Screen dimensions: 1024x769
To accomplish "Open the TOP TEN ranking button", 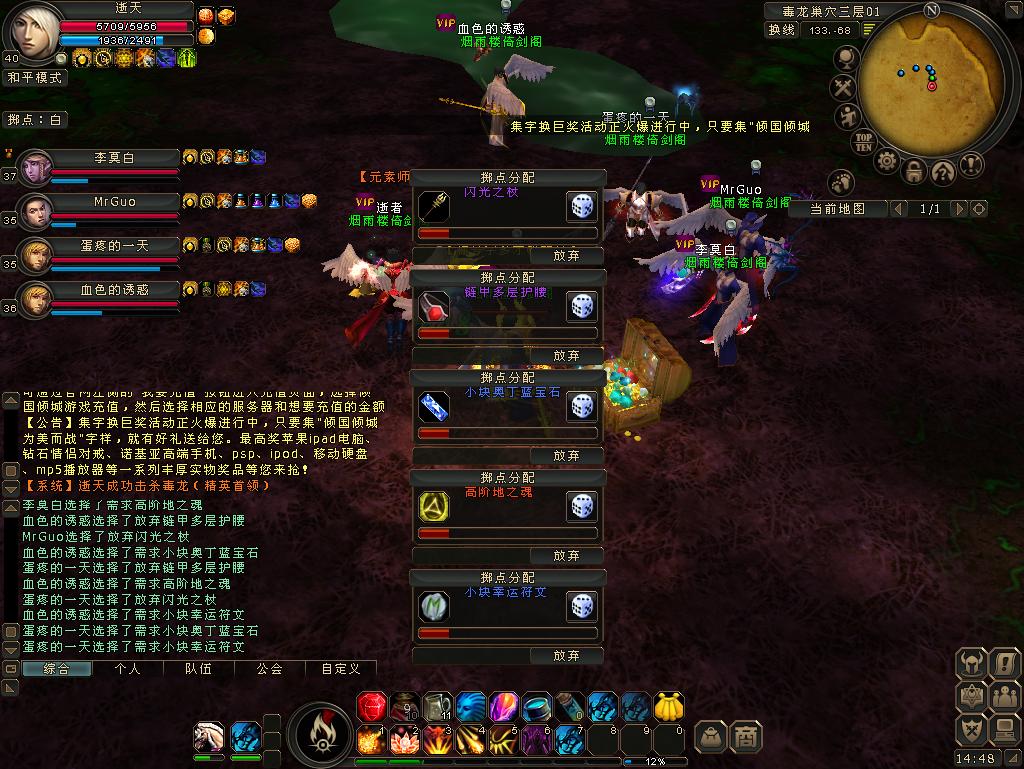I will 863,141.
